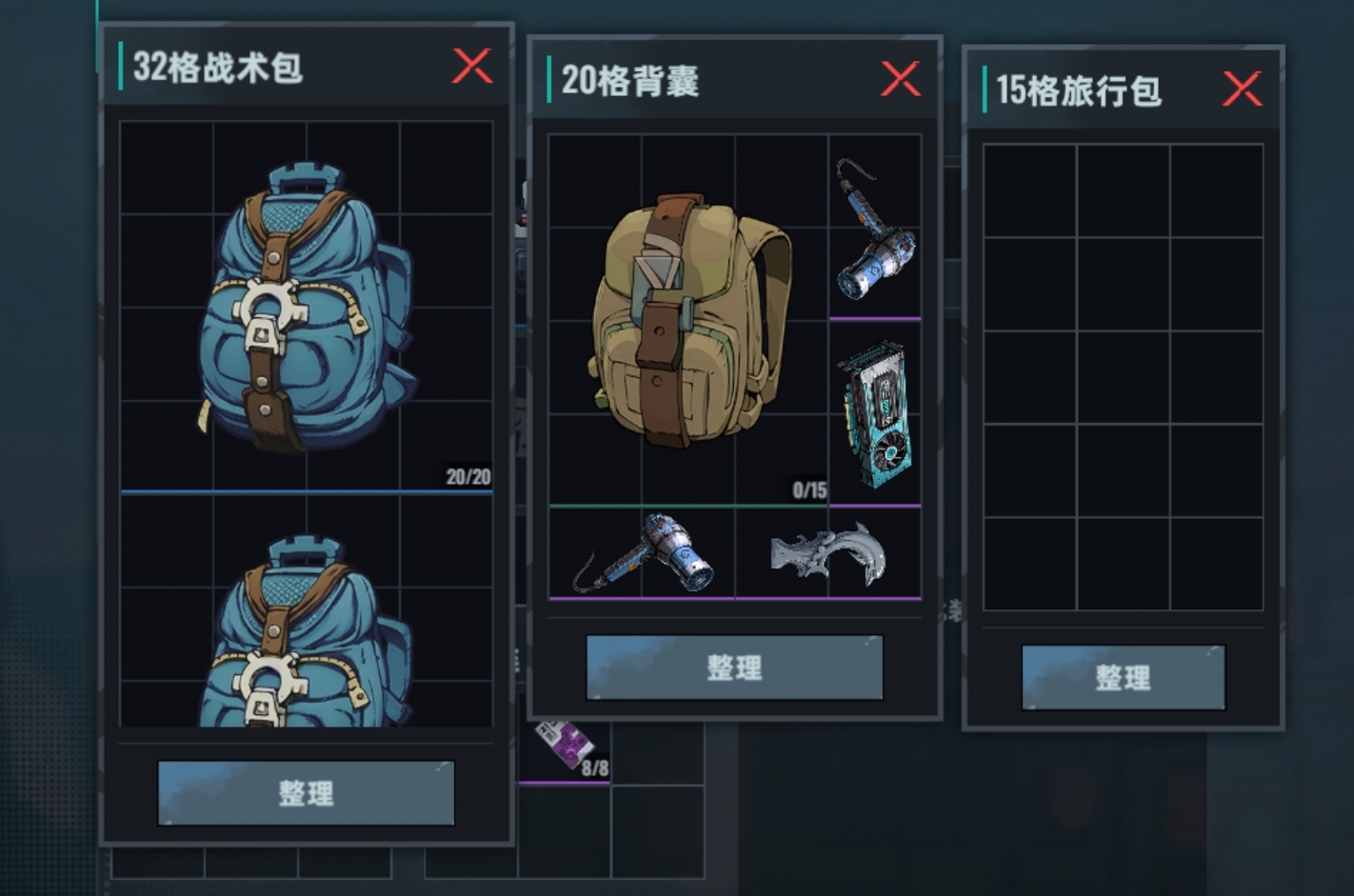Select the graphics card item
The image size is (1354, 896).
pos(876,409)
